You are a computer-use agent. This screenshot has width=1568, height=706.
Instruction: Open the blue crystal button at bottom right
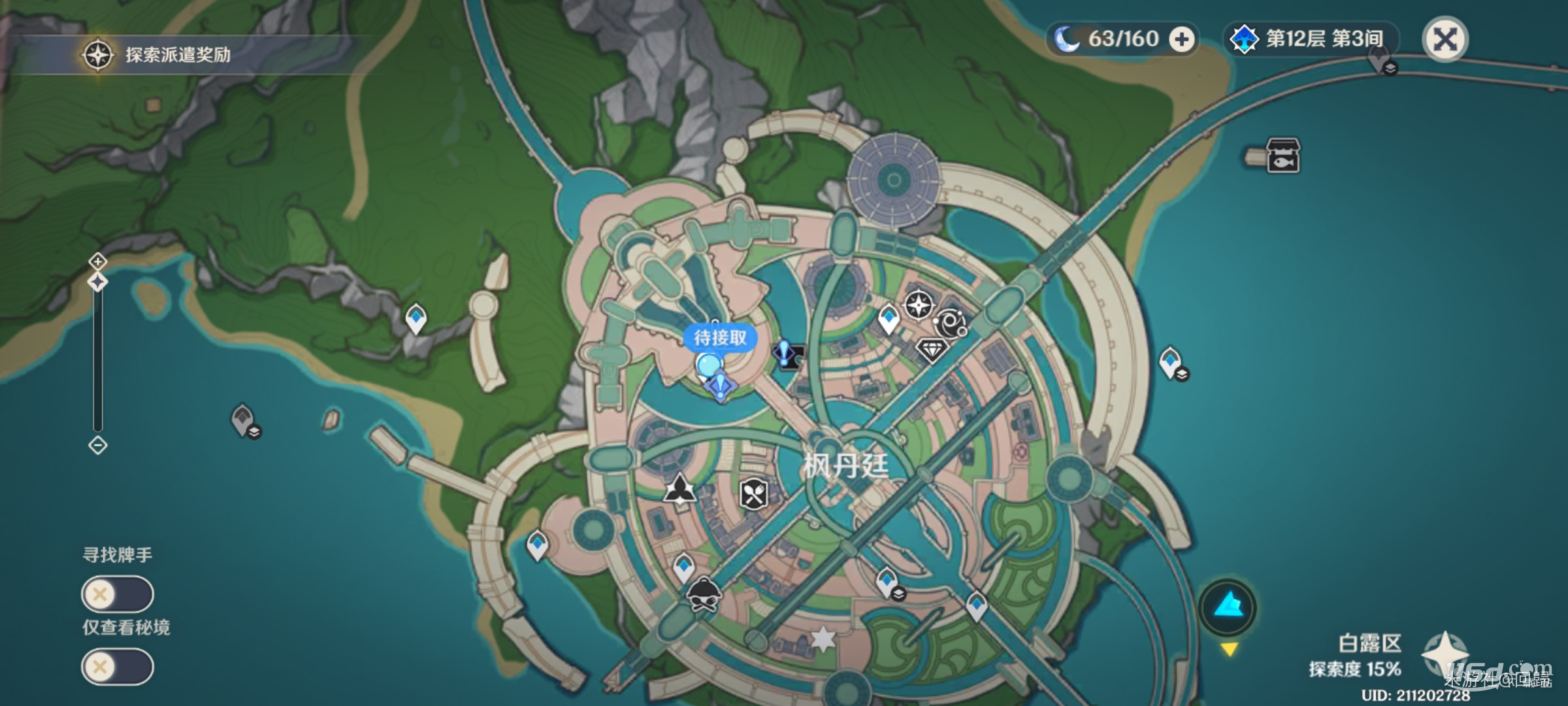(1228, 607)
